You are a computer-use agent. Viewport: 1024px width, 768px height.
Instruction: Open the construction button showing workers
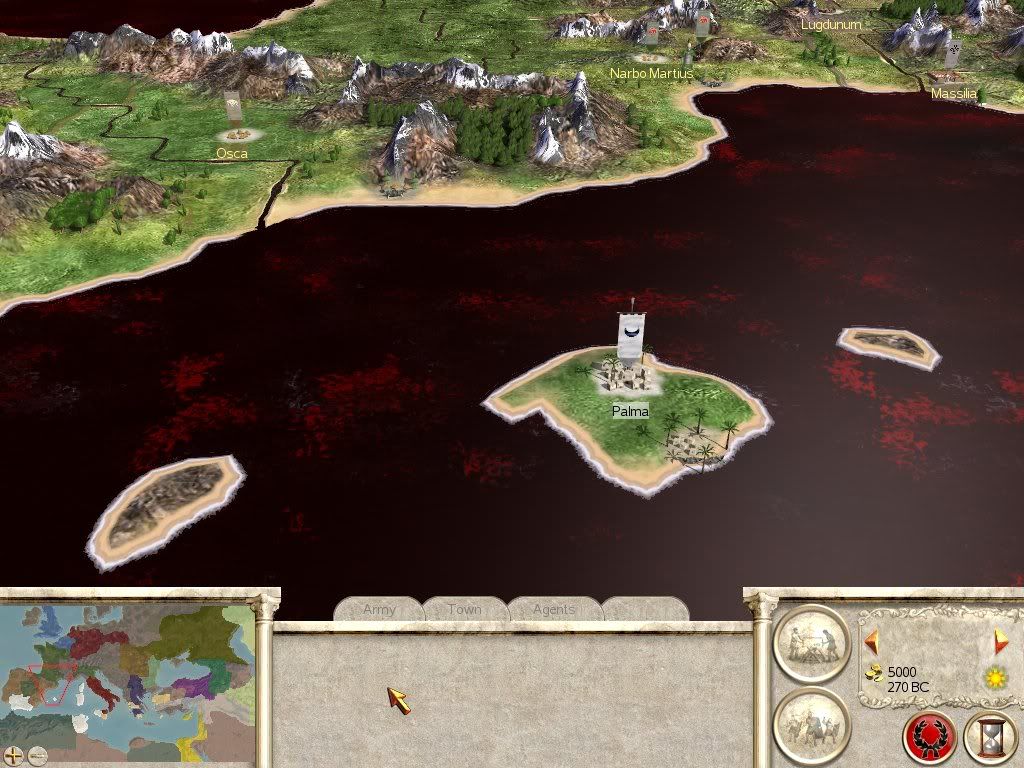(811, 643)
